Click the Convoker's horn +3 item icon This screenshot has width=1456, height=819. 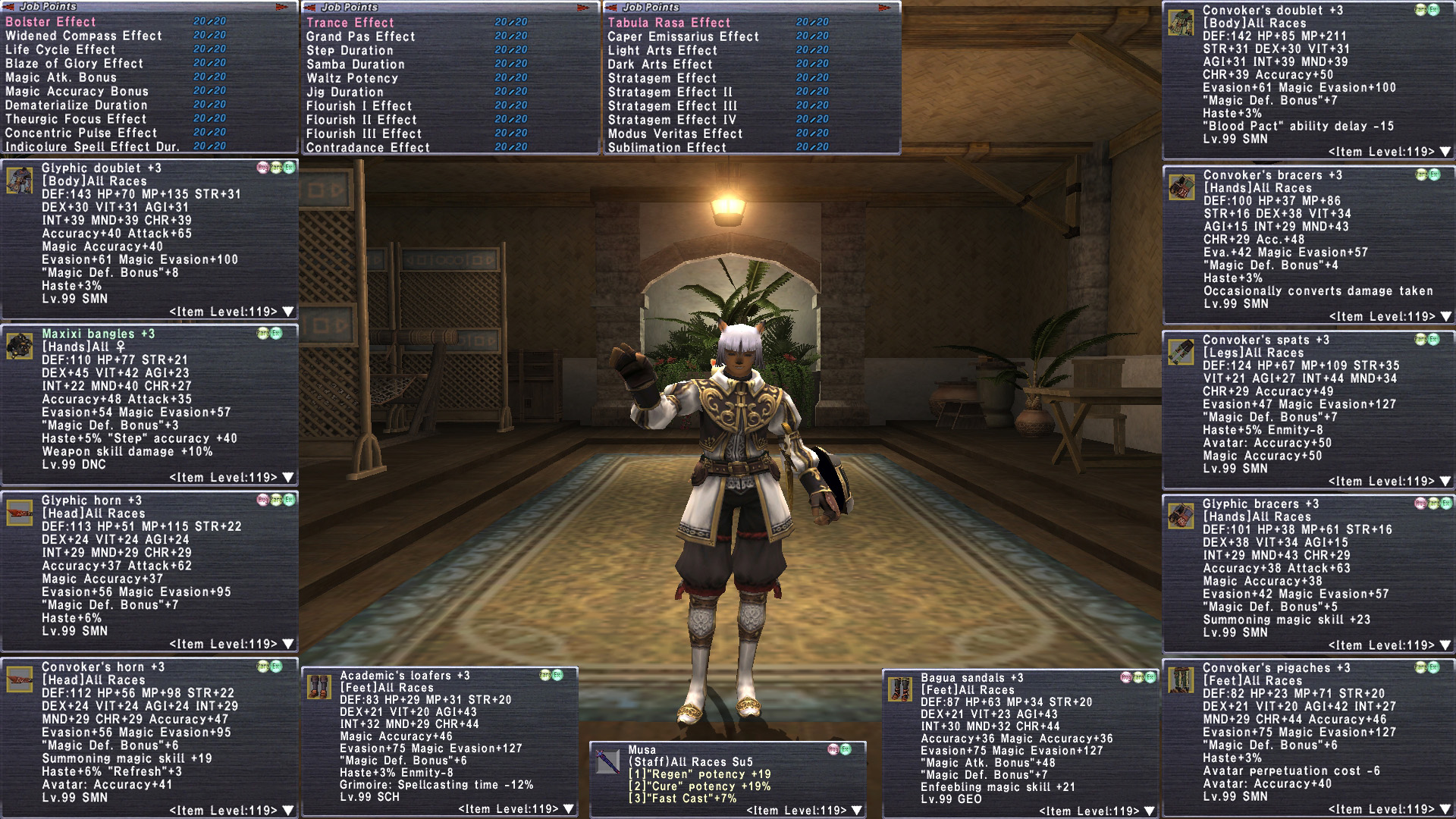point(19,679)
